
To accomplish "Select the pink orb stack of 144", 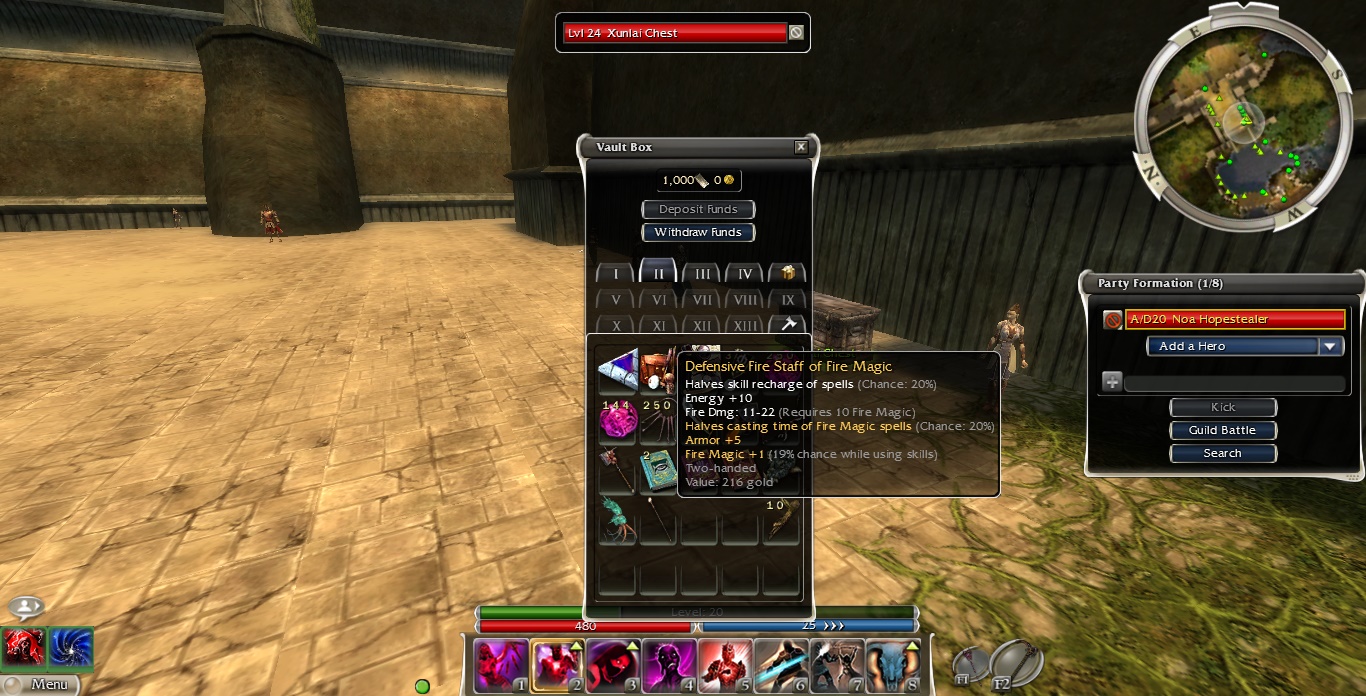I will 617,420.
